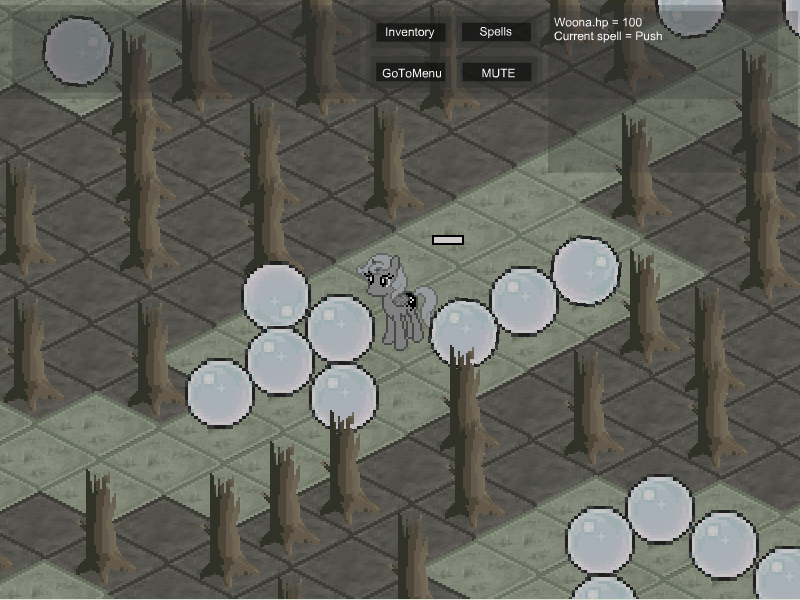Open the Spells list
This screenshot has width=800, height=600.
pyautogui.click(x=496, y=32)
